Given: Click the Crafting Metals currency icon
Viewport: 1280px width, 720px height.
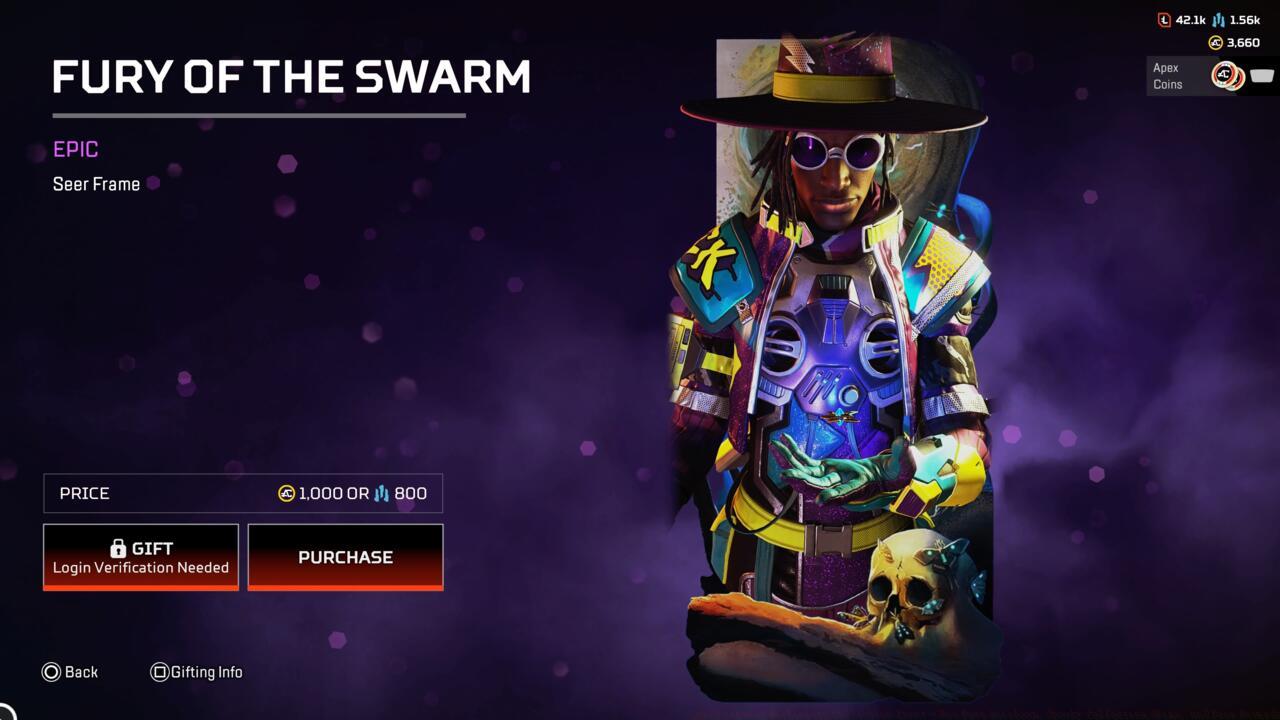Looking at the screenshot, I should tap(1218, 20).
